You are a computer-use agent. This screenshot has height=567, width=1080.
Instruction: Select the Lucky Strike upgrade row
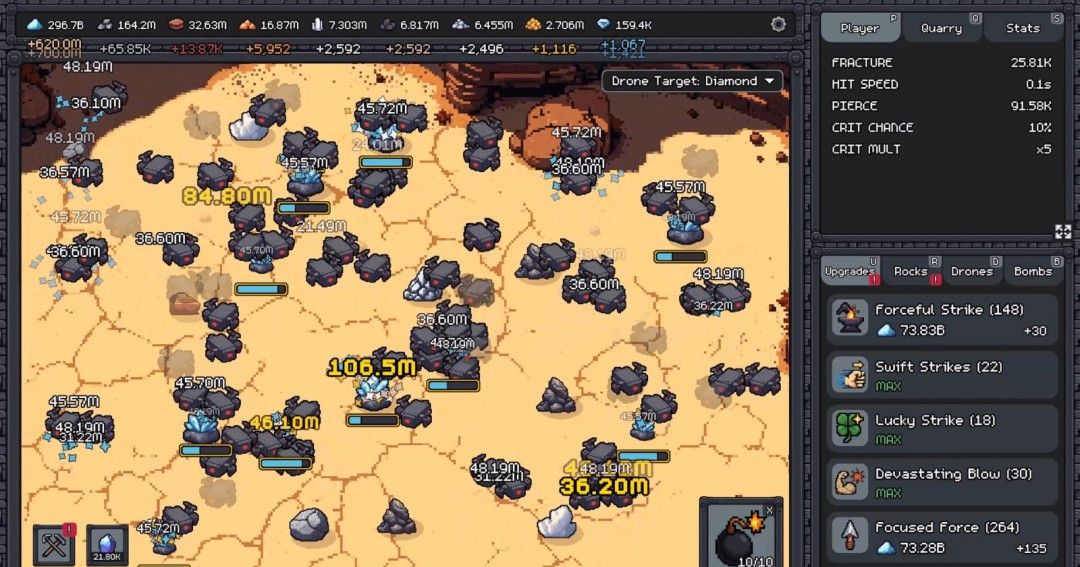pyautogui.click(x=941, y=429)
